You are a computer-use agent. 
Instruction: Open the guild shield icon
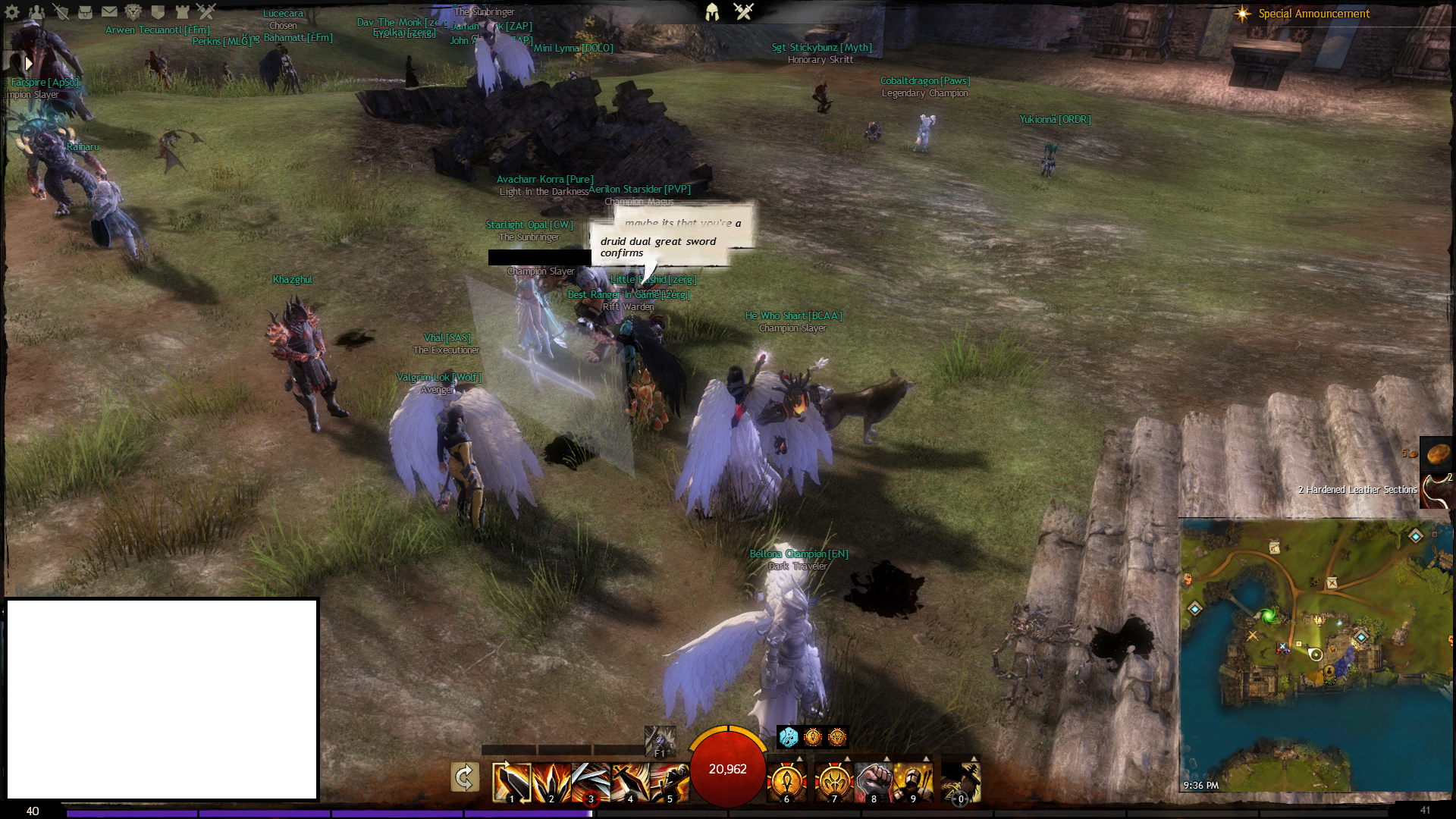(158, 11)
